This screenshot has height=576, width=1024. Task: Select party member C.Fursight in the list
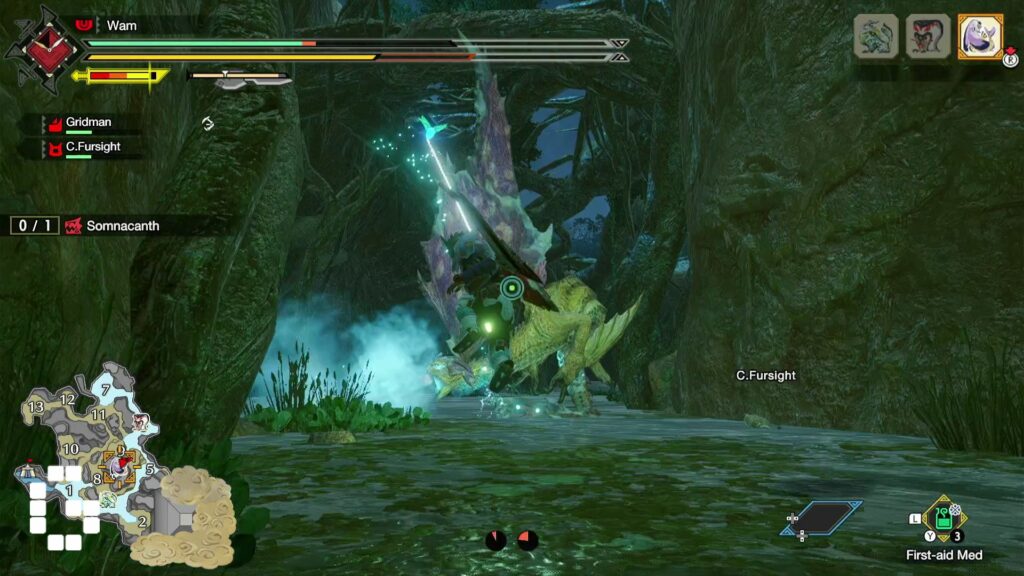point(90,147)
